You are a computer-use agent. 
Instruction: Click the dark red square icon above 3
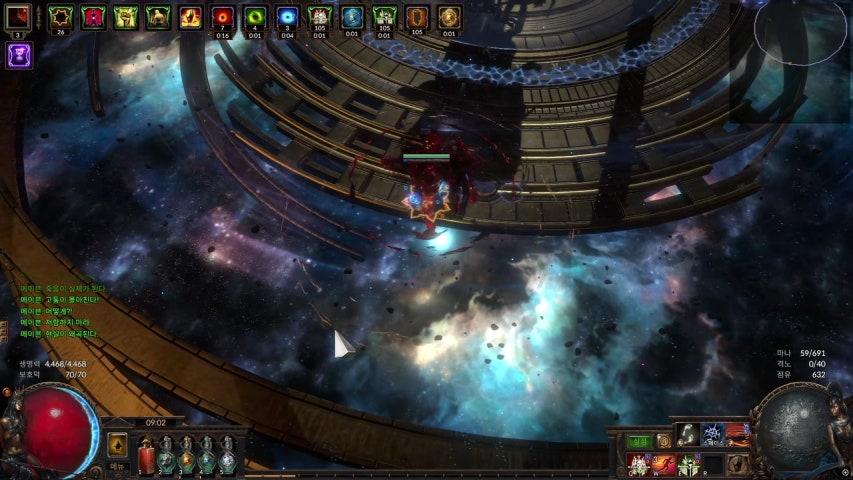pyautogui.click(x=18, y=17)
